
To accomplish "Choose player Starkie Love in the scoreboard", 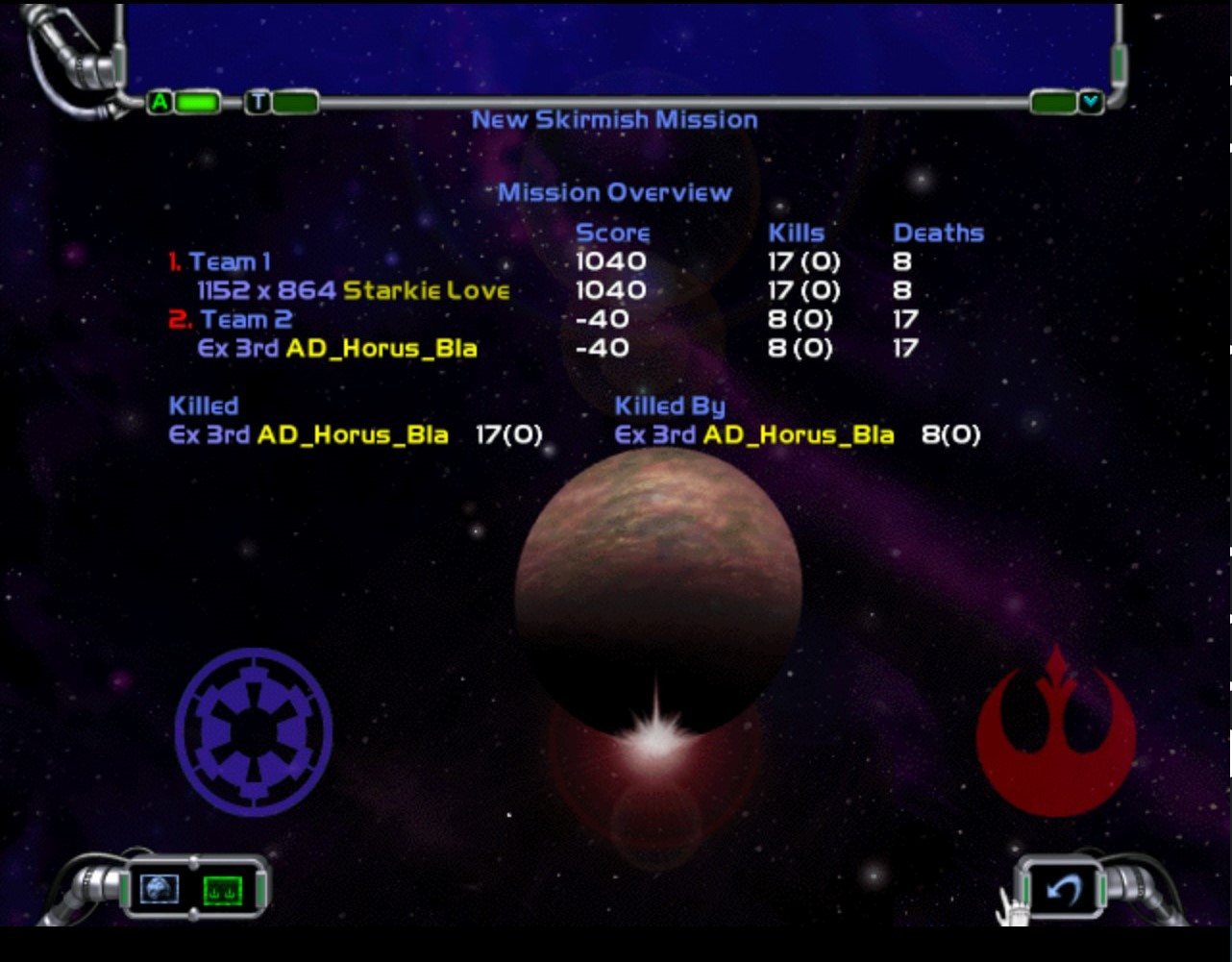I will tap(426, 290).
